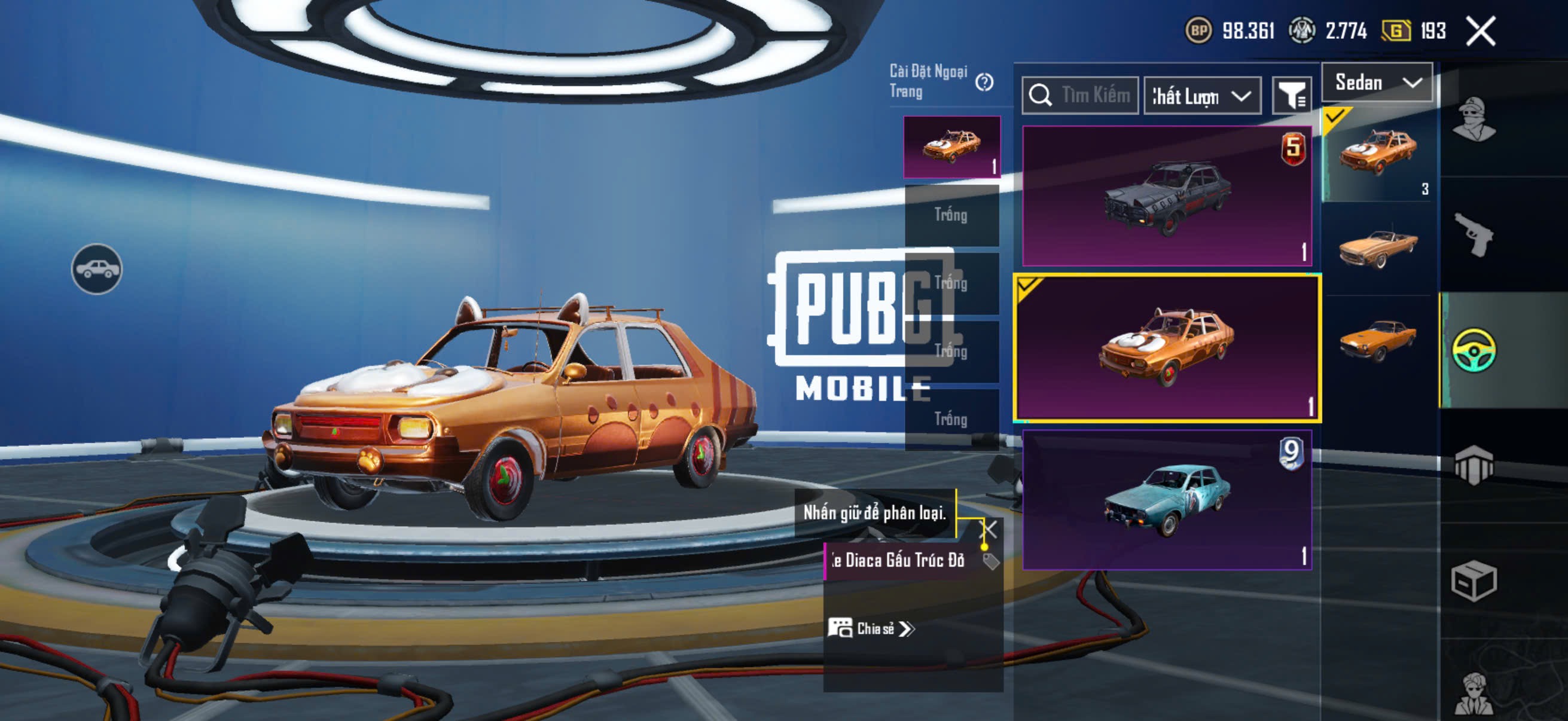Choose the orange convertible vehicle type
Image resolution: width=1568 pixels, height=721 pixels.
(1378, 248)
